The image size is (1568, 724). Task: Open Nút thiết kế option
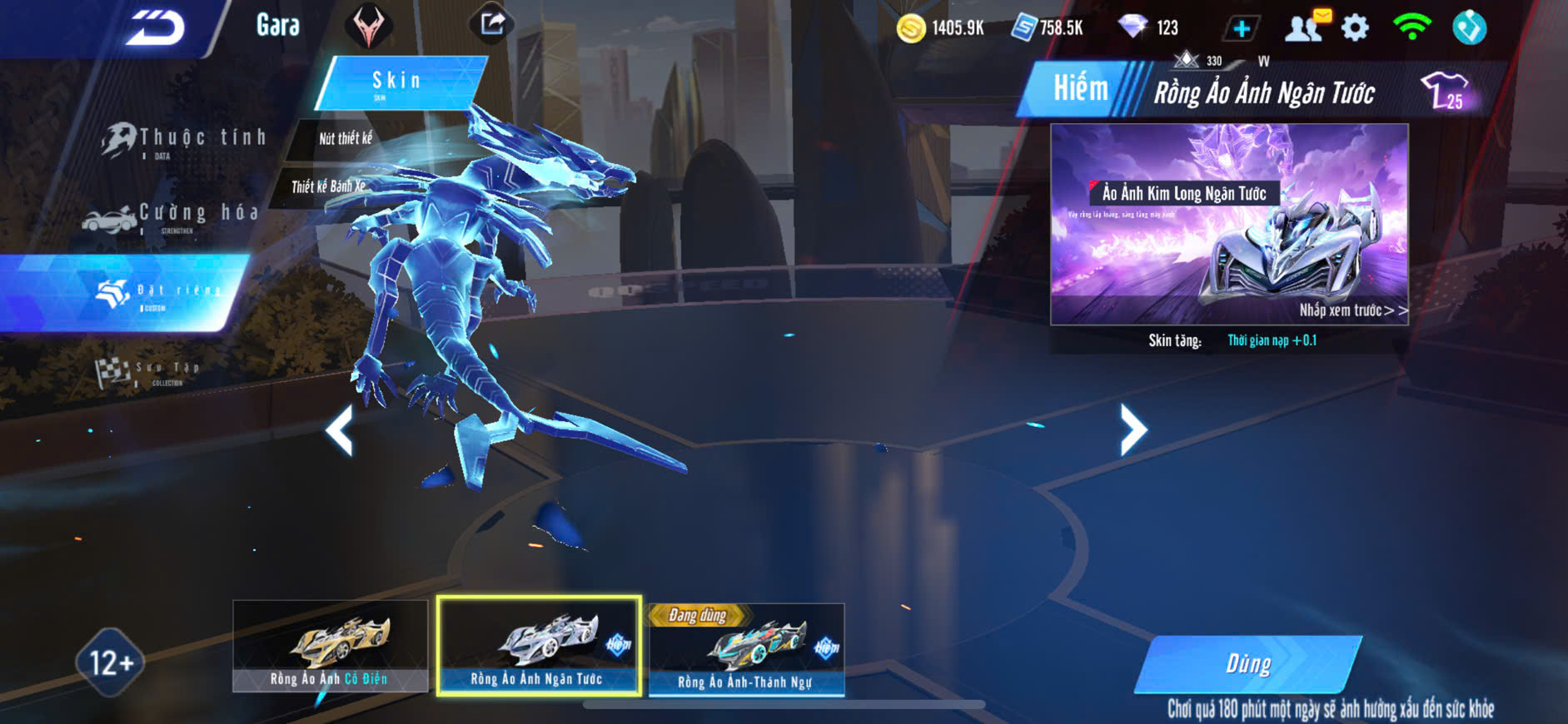pos(346,138)
